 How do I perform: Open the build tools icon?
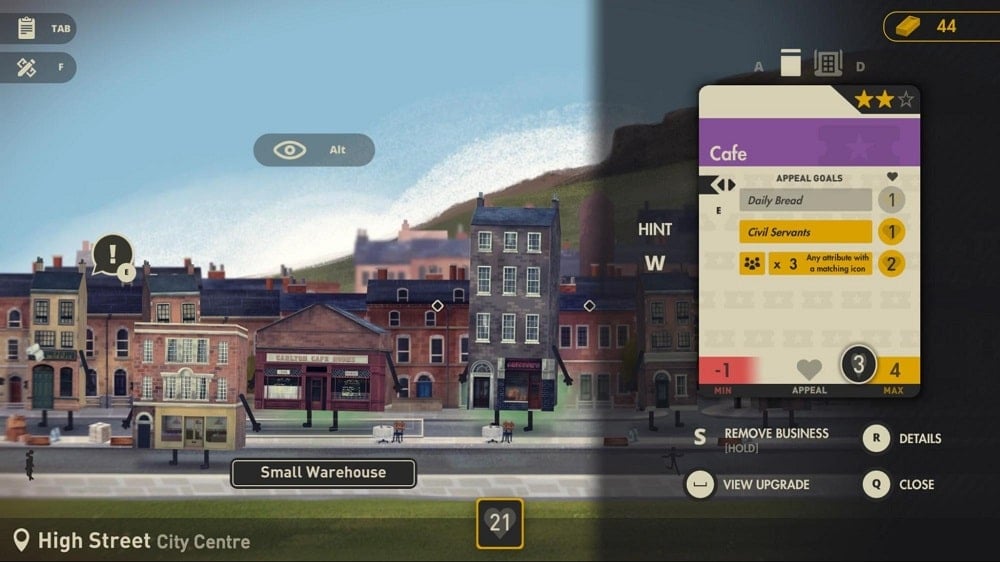coord(27,68)
